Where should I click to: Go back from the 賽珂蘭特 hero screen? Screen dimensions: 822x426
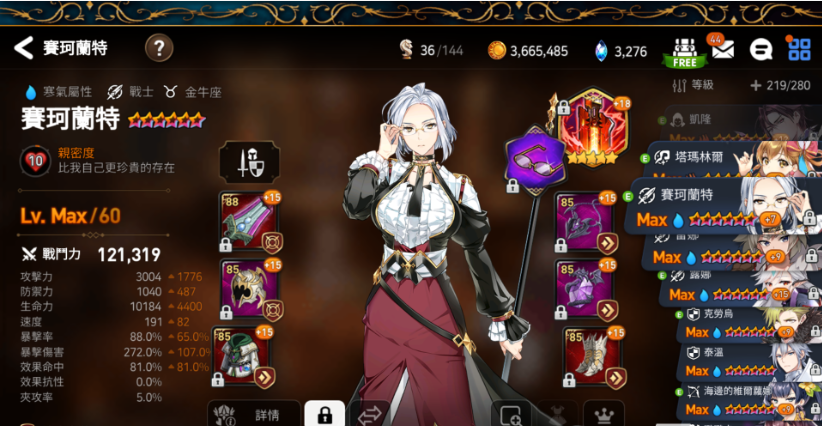tap(23, 47)
